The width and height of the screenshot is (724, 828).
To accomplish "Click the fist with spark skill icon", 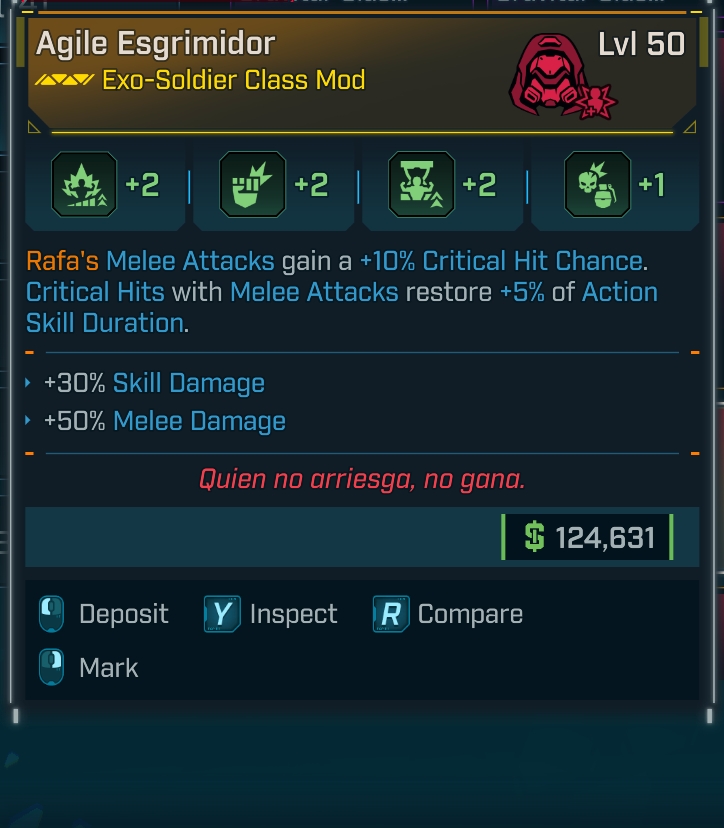I will click(252, 185).
